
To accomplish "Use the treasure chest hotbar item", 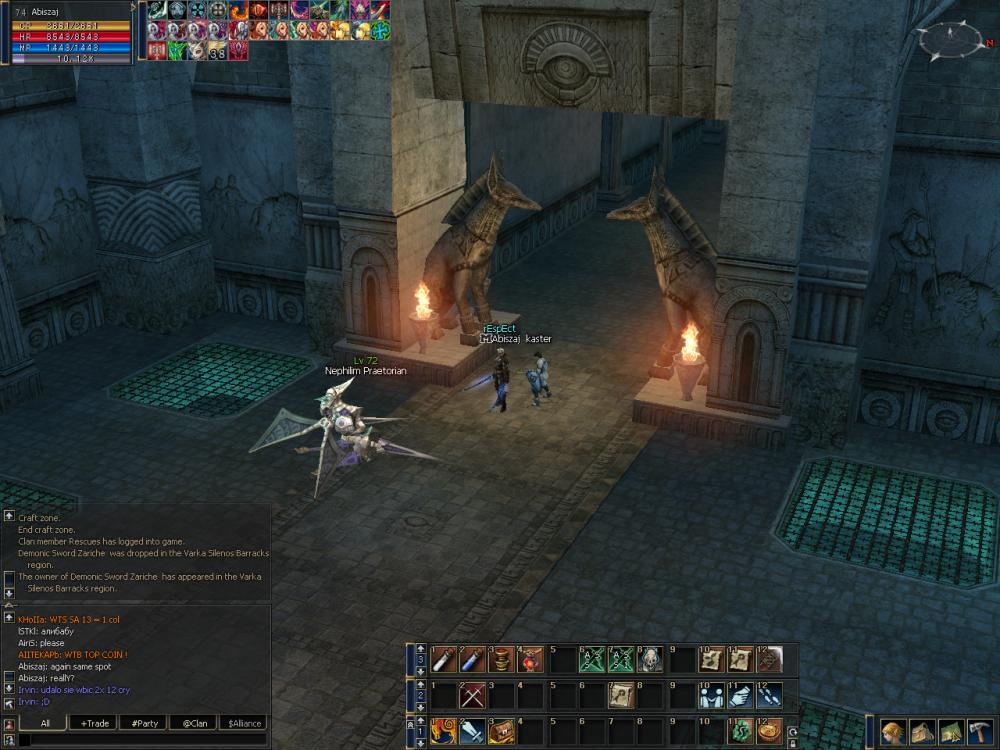I will [501, 730].
